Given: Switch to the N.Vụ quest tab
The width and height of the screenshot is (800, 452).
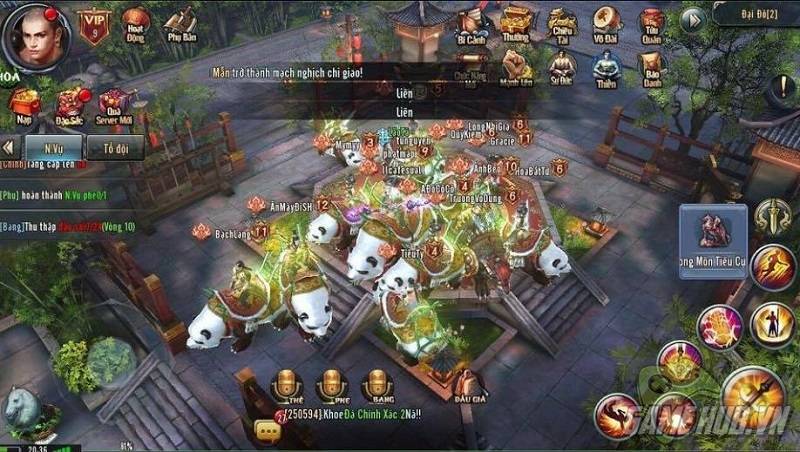Looking at the screenshot, I should pyautogui.click(x=61, y=146).
